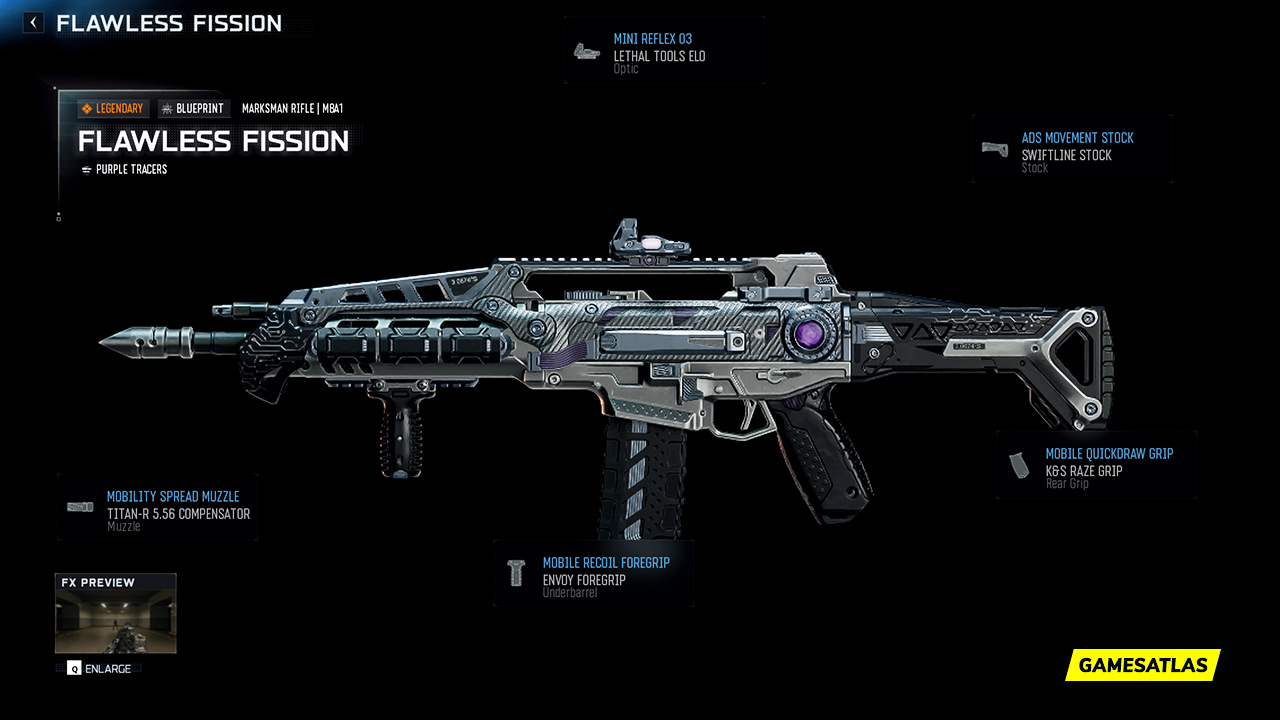Click the GamesAtlas logo
Viewport: 1280px width, 720px height.
tap(1141, 665)
